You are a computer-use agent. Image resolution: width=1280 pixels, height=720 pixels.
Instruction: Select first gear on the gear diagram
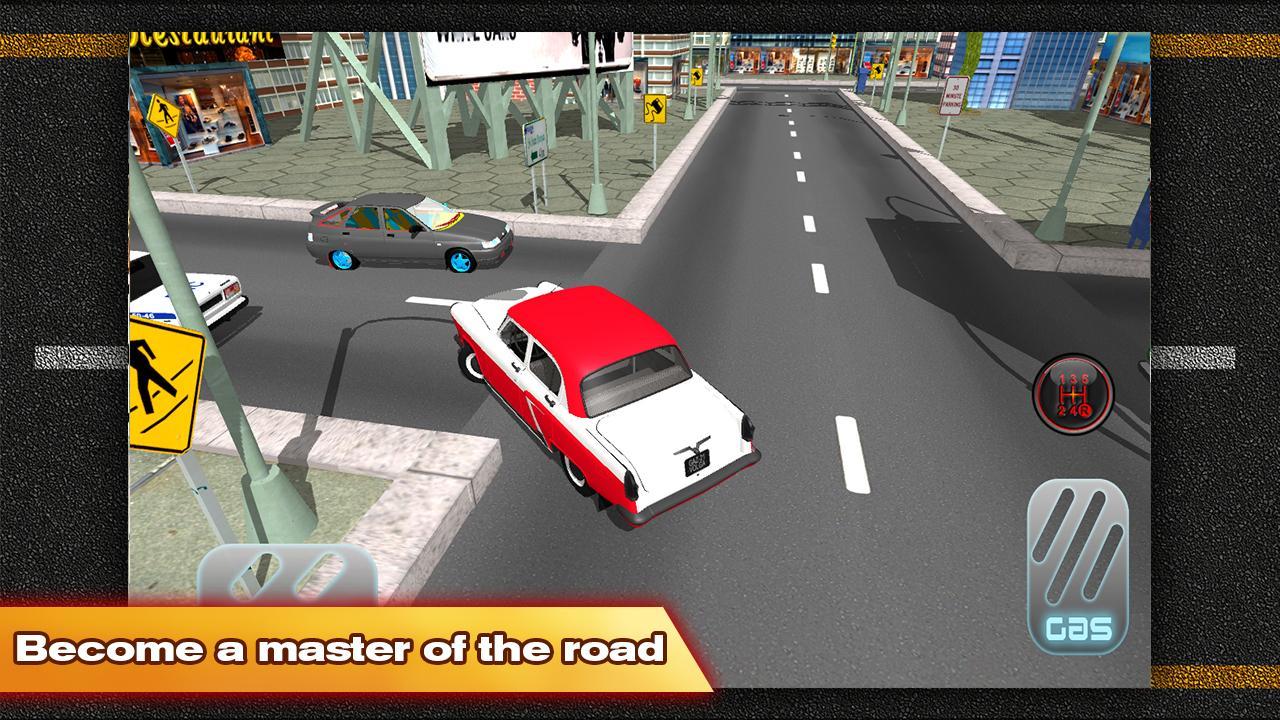pyautogui.click(x=1061, y=378)
